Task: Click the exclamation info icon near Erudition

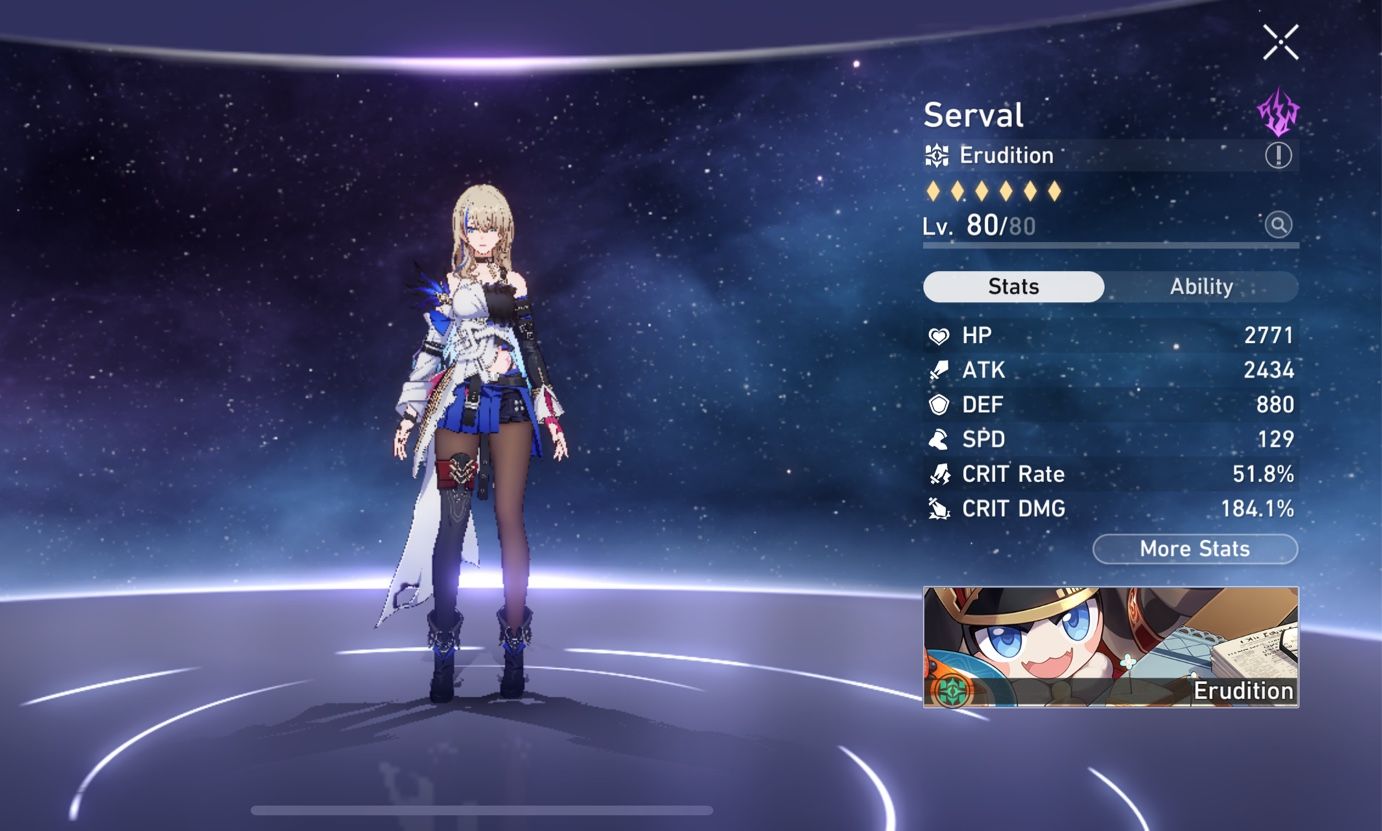Action: pos(1277,155)
